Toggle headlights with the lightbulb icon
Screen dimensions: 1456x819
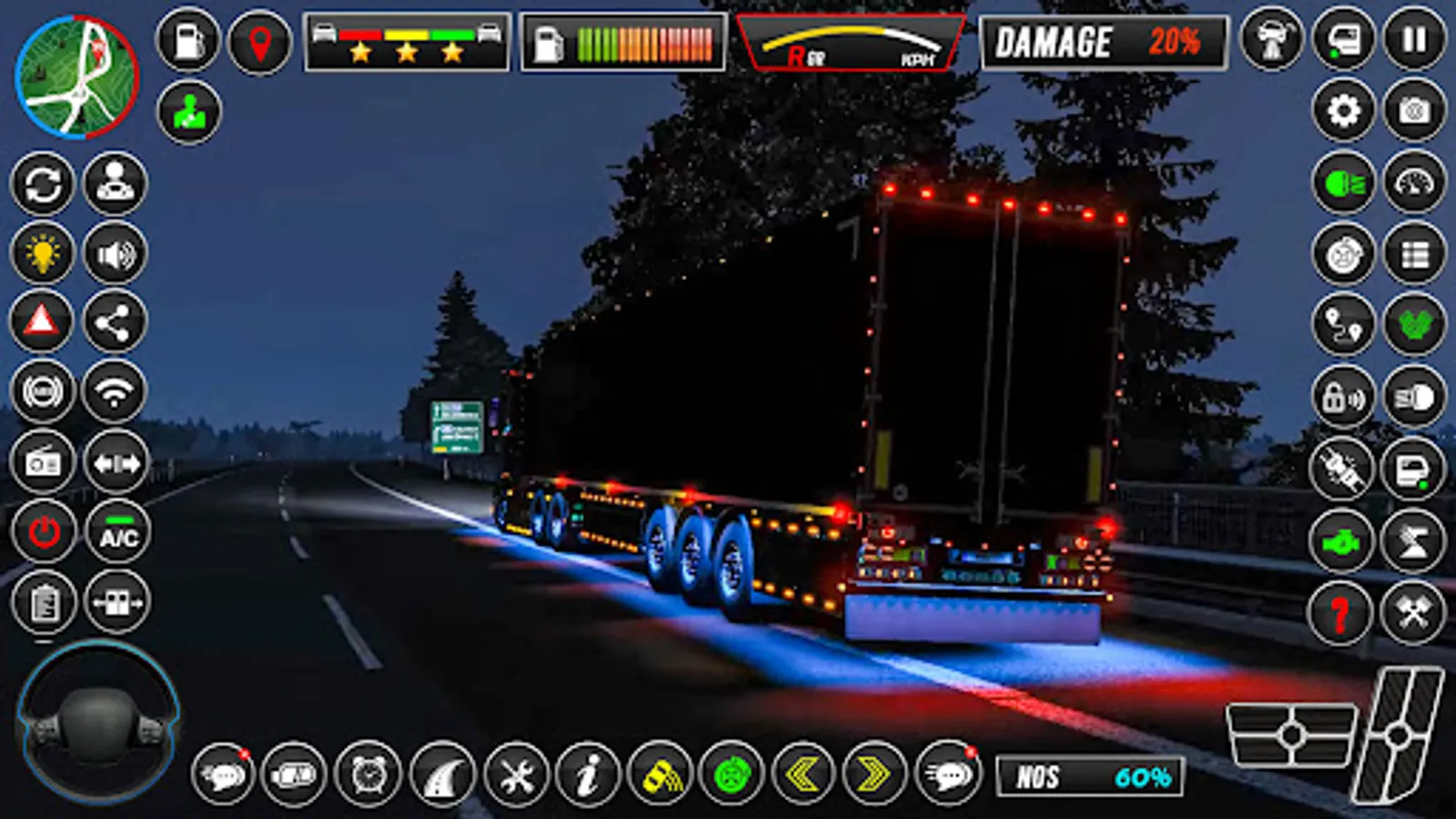click(43, 254)
